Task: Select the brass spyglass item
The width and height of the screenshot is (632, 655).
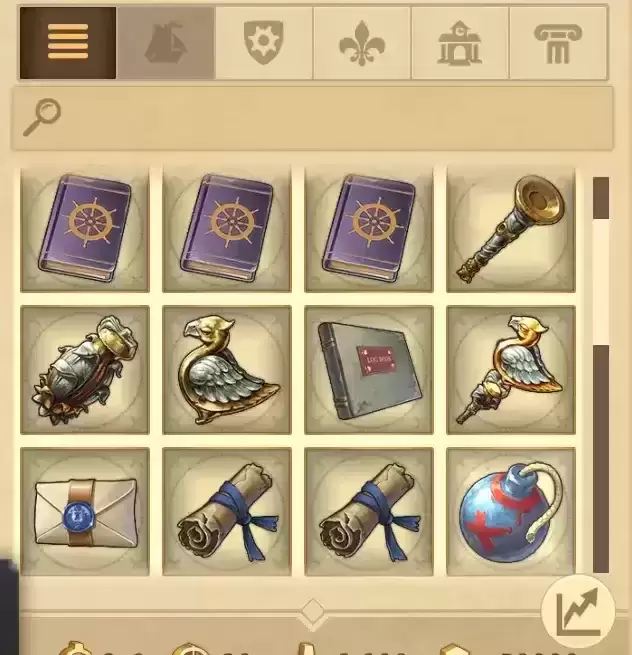Action: [x=510, y=229]
